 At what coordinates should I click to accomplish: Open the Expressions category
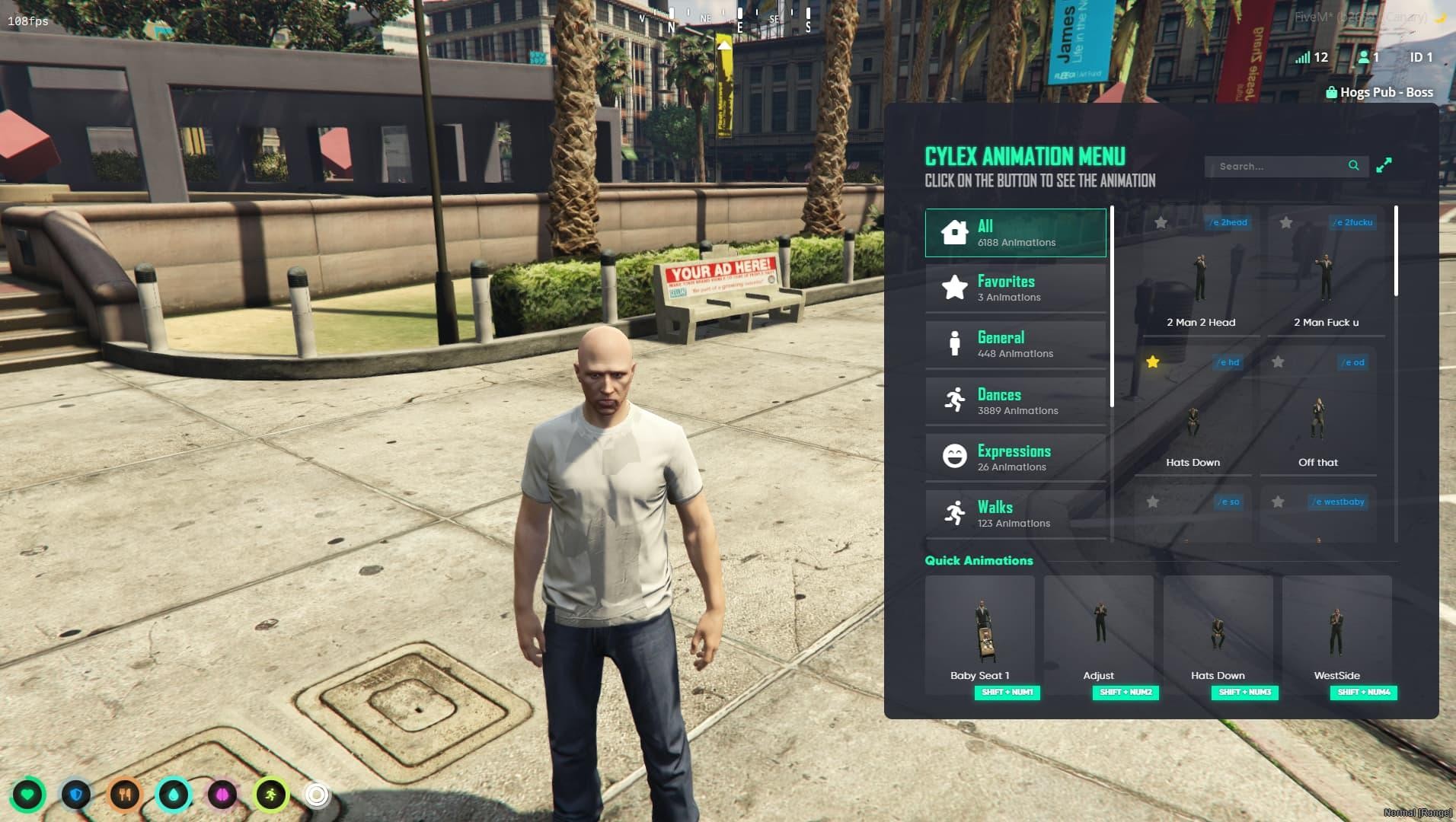coord(1015,457)
